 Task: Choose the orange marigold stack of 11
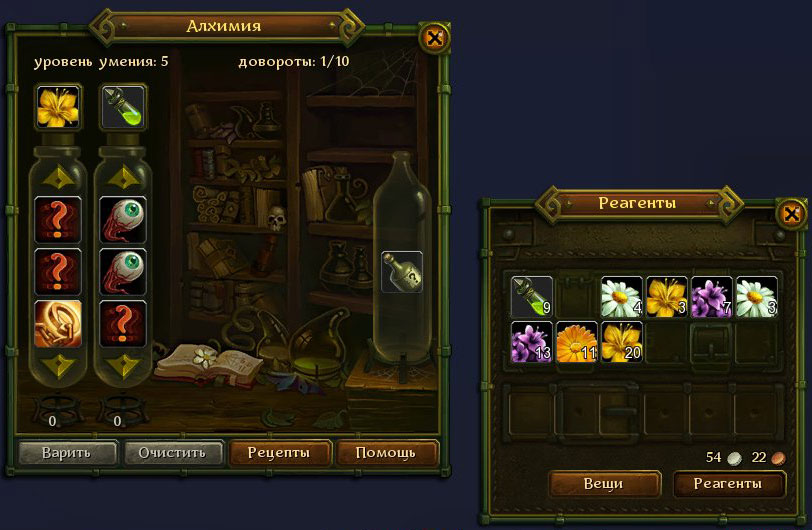point(577,341)
